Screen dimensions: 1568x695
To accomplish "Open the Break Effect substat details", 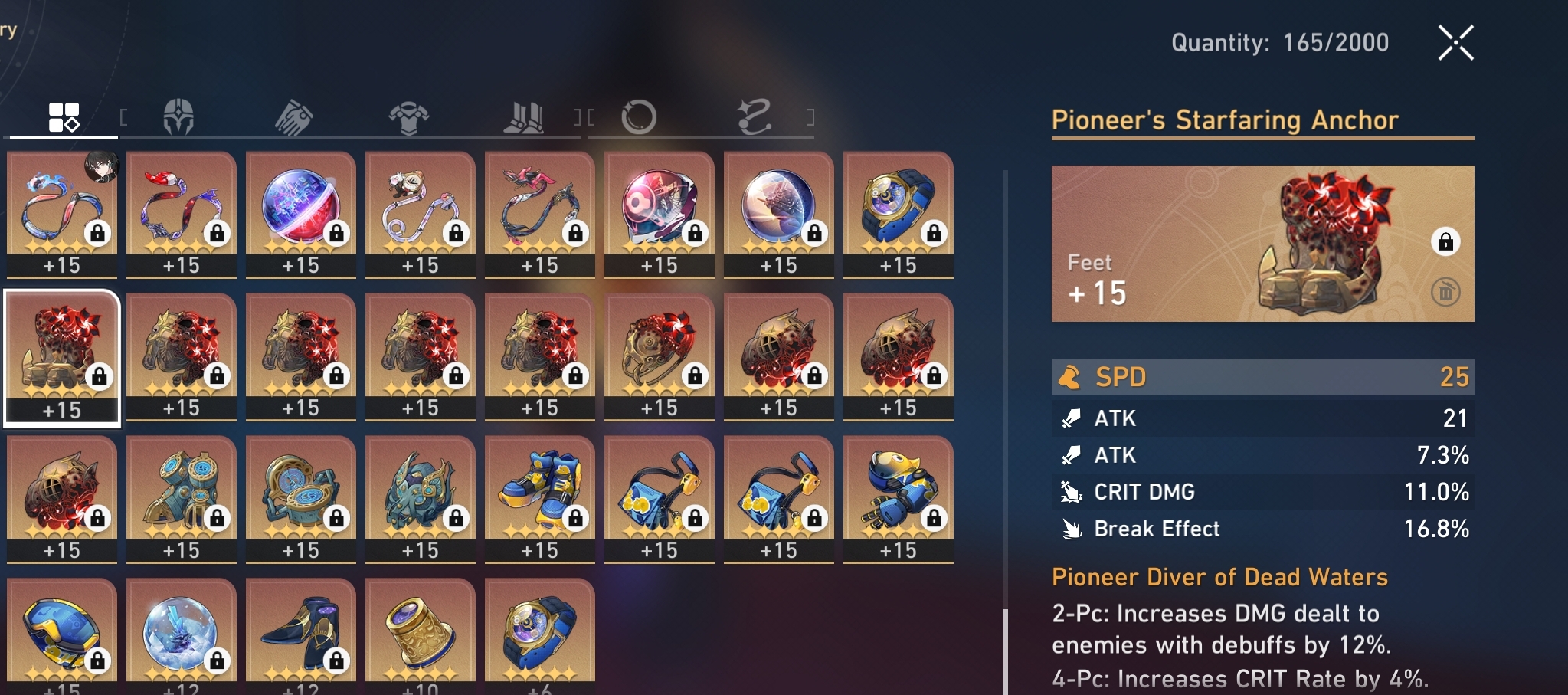I will pyautogui.click(x=1264, y=529).
